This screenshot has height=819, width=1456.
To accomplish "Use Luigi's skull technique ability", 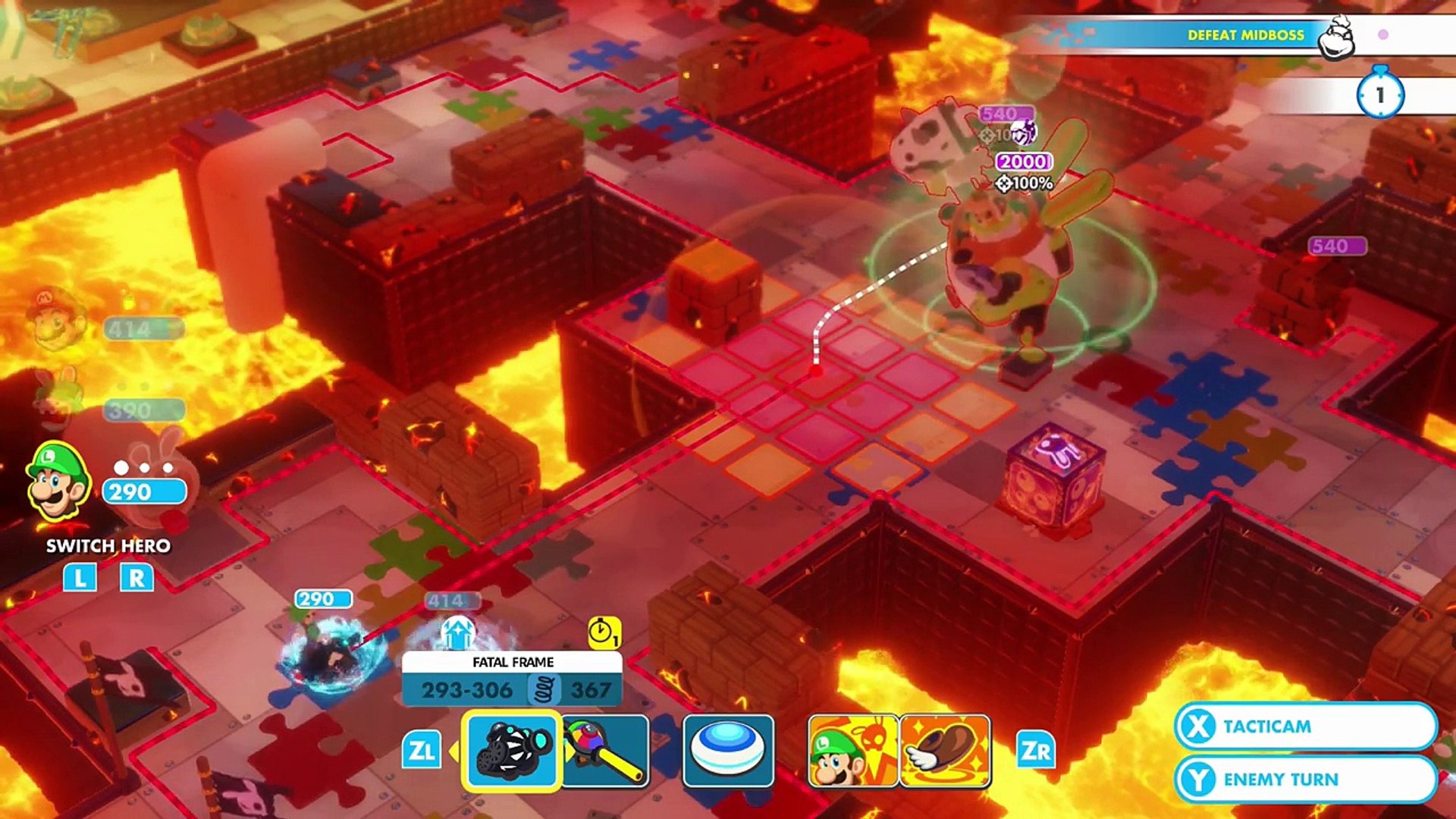I will pos(852,751).
